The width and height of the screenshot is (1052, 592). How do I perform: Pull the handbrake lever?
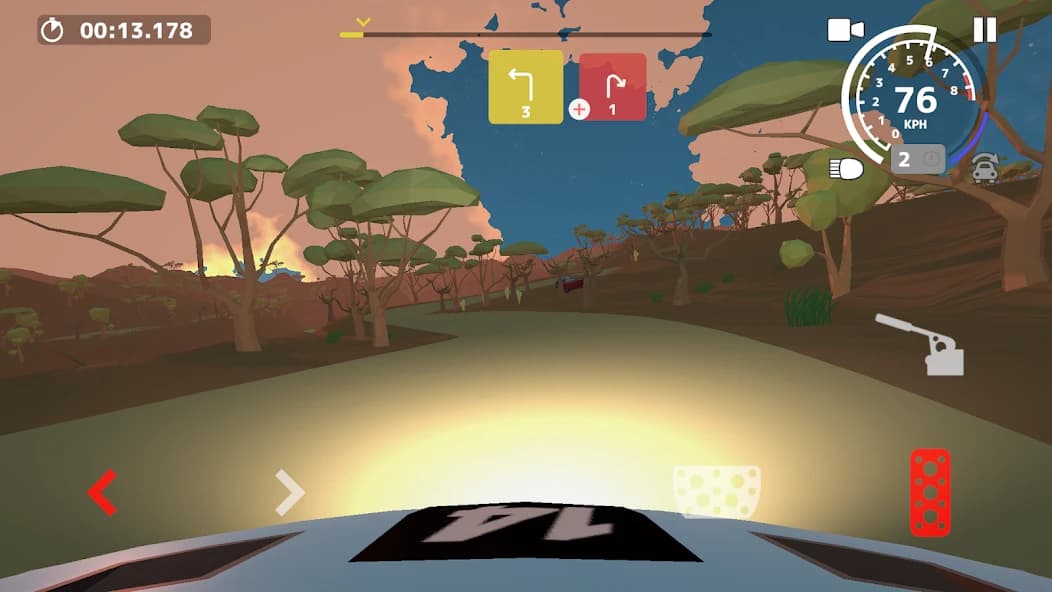click(922, 345)
